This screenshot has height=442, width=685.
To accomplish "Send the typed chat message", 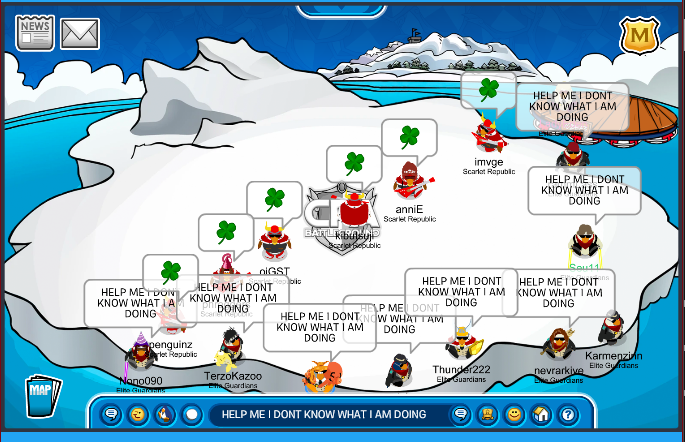I will [461, 414].
